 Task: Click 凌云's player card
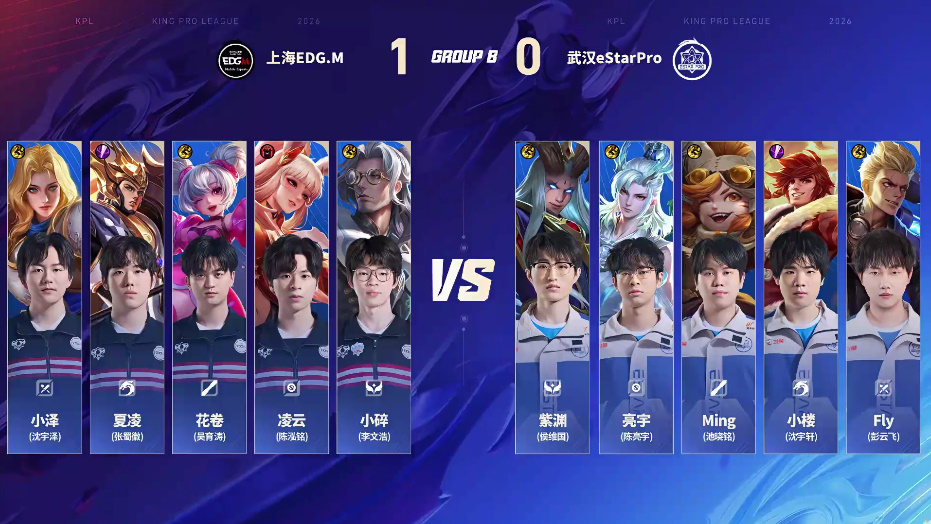(x=291, y=297)
